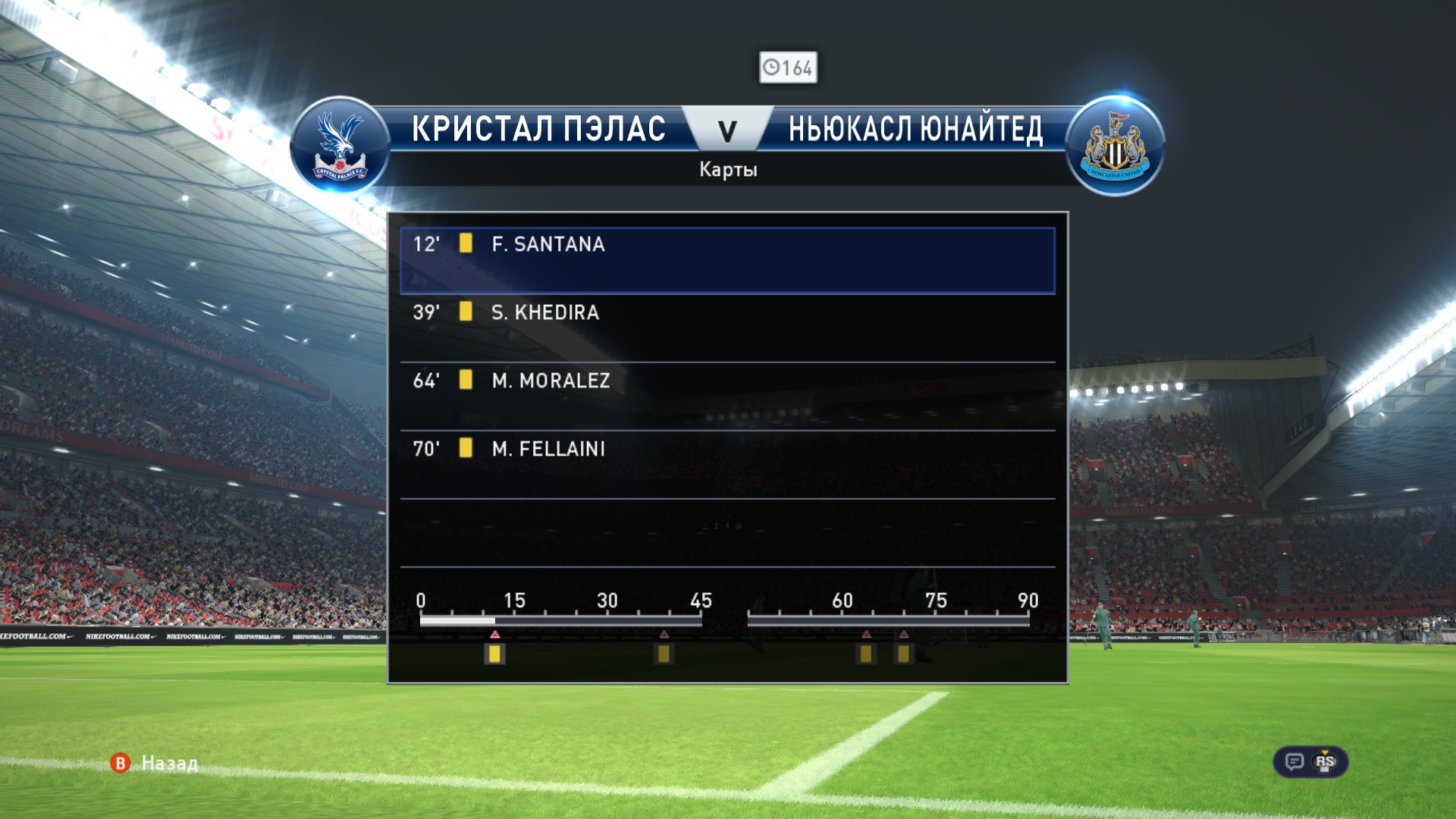1456x819 pixels.
Task: Choose S. Khedira's 39' card entry
Action: click(726, 328)
